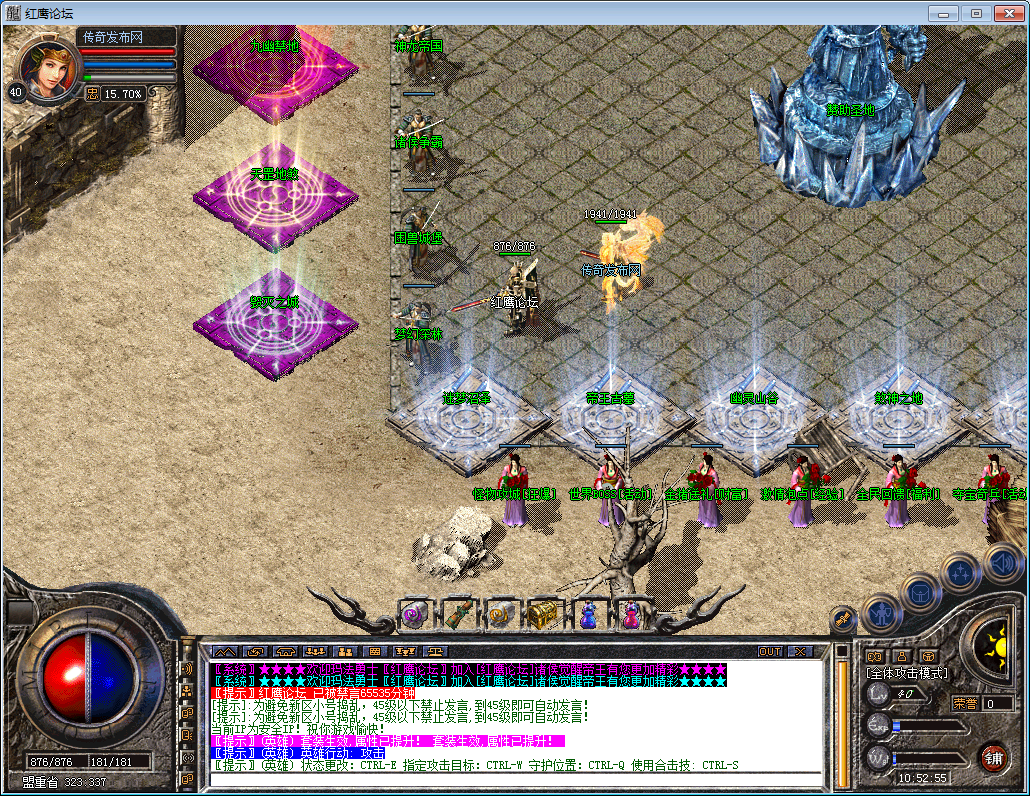The height and width of the screenshot is (796, 1030).
Task: Drink the blue mana potion
Action: tap(587, 614)
